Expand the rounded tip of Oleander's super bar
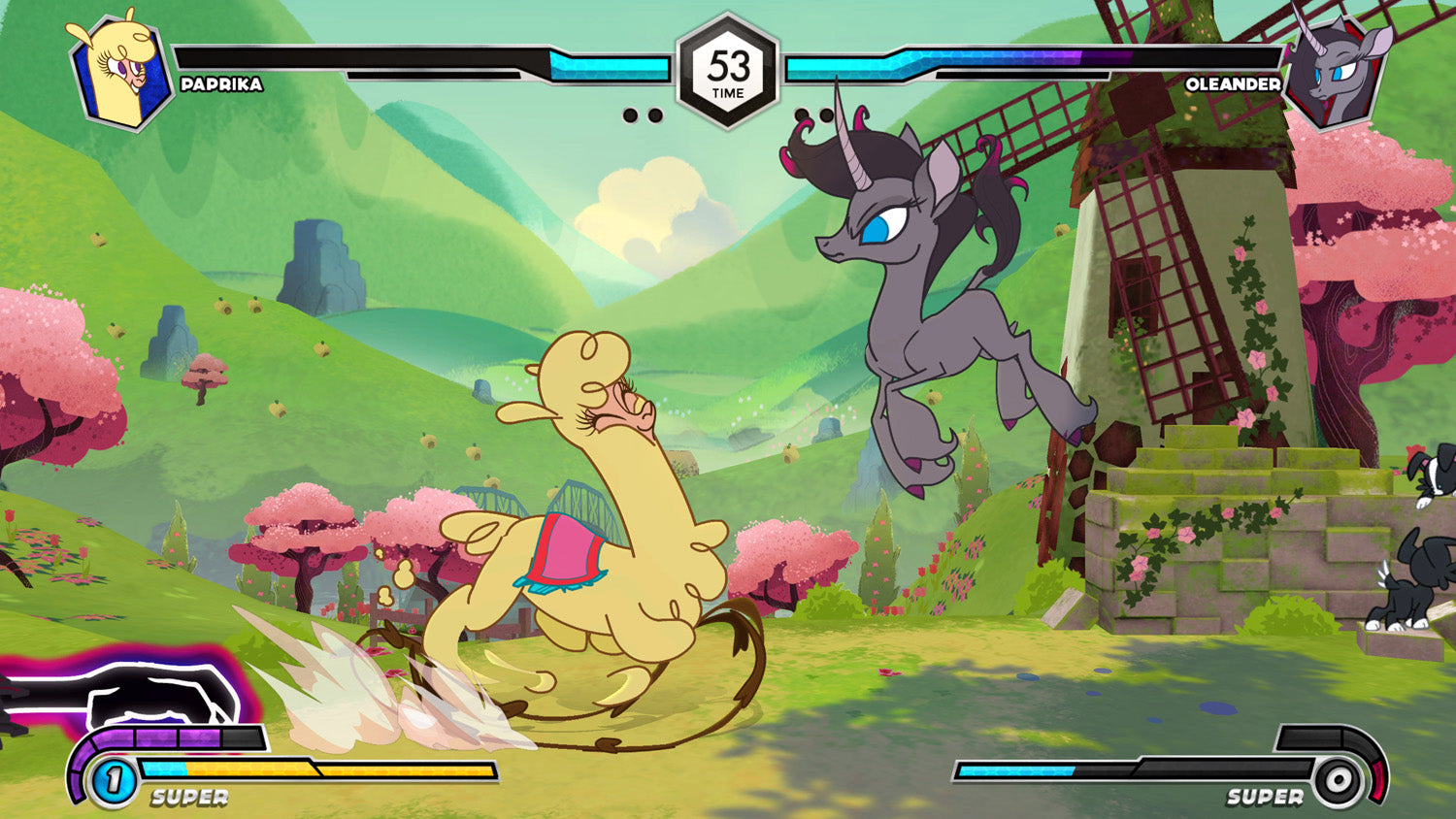 (1378, 767)
